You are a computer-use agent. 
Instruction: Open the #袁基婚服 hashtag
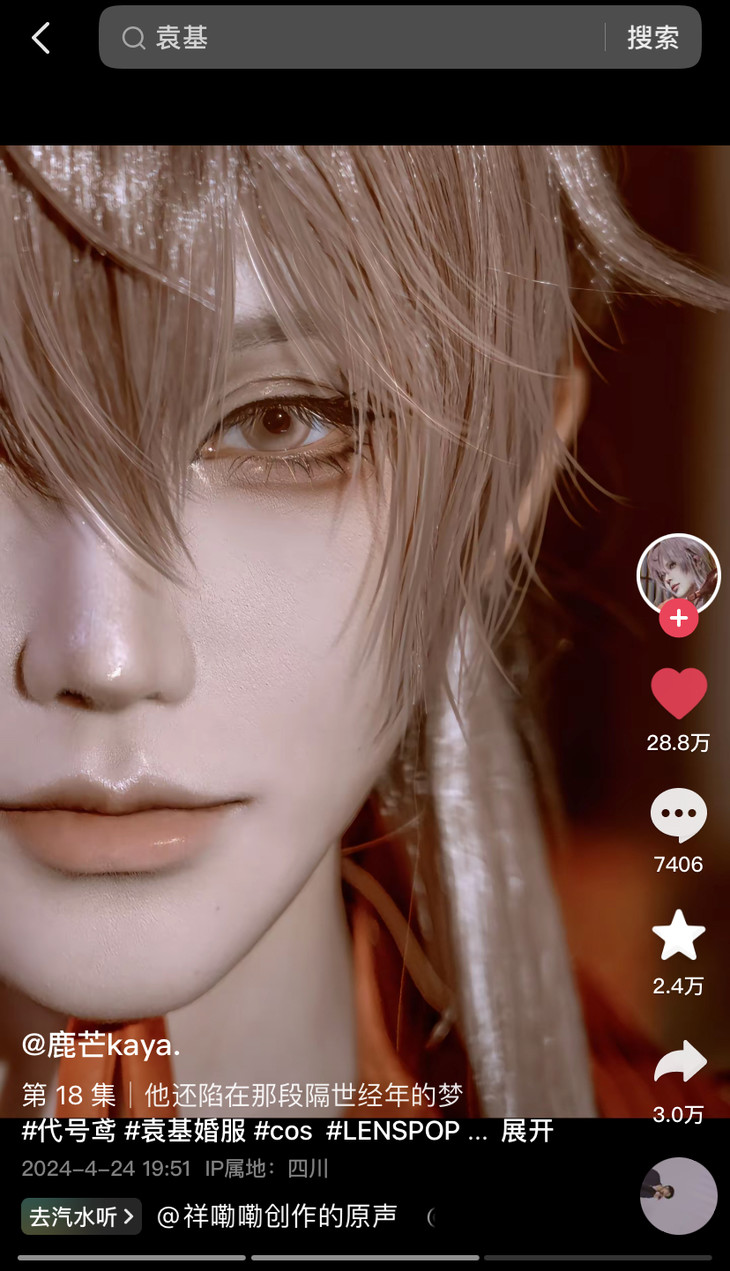click(x=185, y=1131)
